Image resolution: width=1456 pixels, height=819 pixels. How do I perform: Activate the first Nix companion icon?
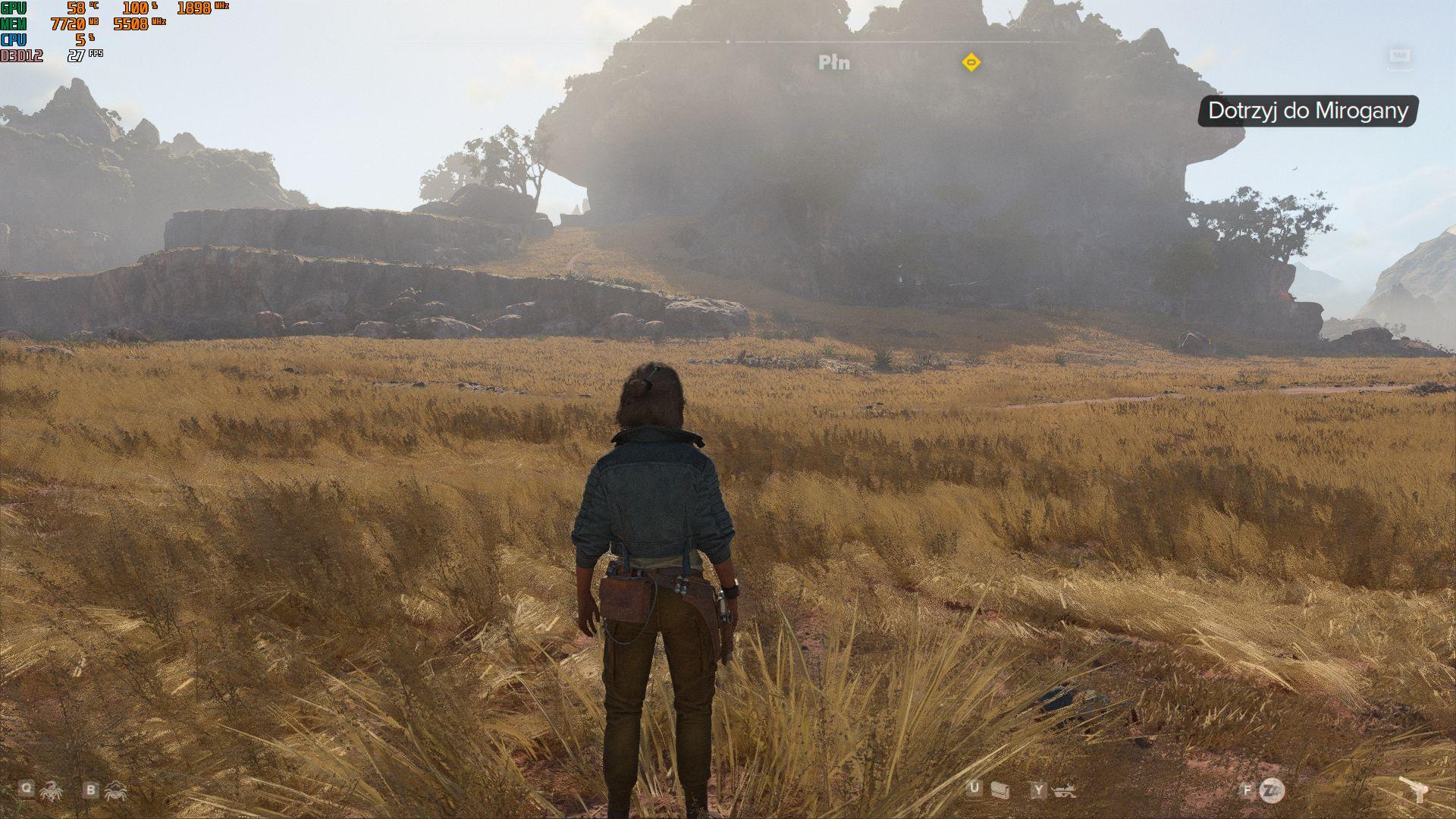52,791
